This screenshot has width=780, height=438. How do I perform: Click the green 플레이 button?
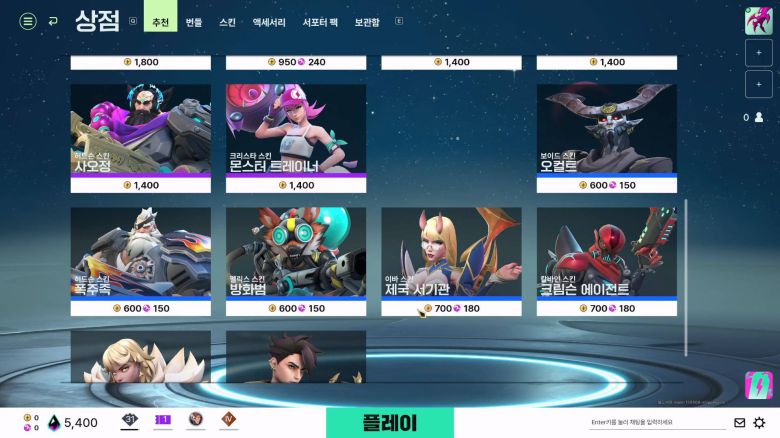389,422
